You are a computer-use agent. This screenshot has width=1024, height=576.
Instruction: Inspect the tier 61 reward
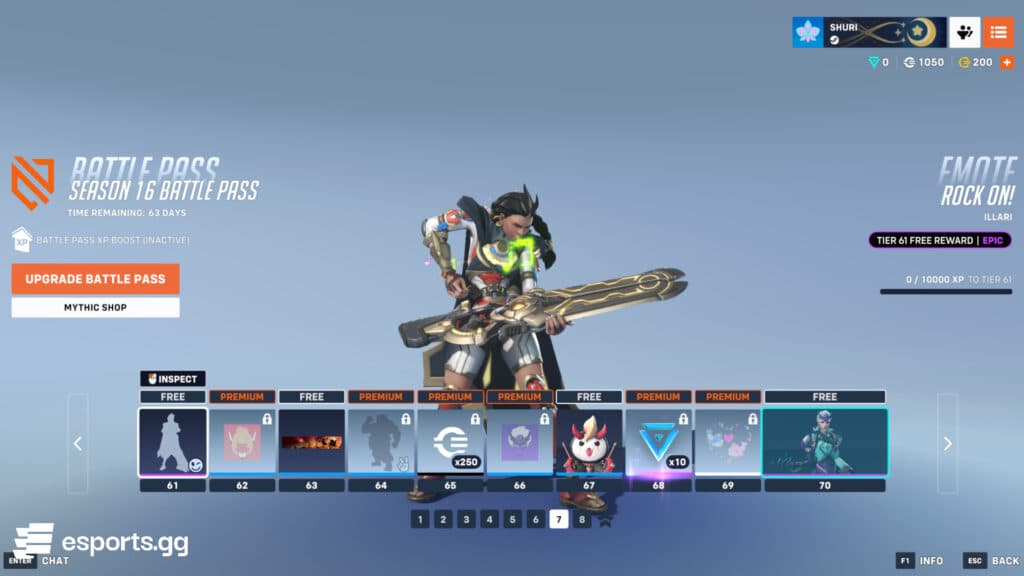[x=173, y=379]
